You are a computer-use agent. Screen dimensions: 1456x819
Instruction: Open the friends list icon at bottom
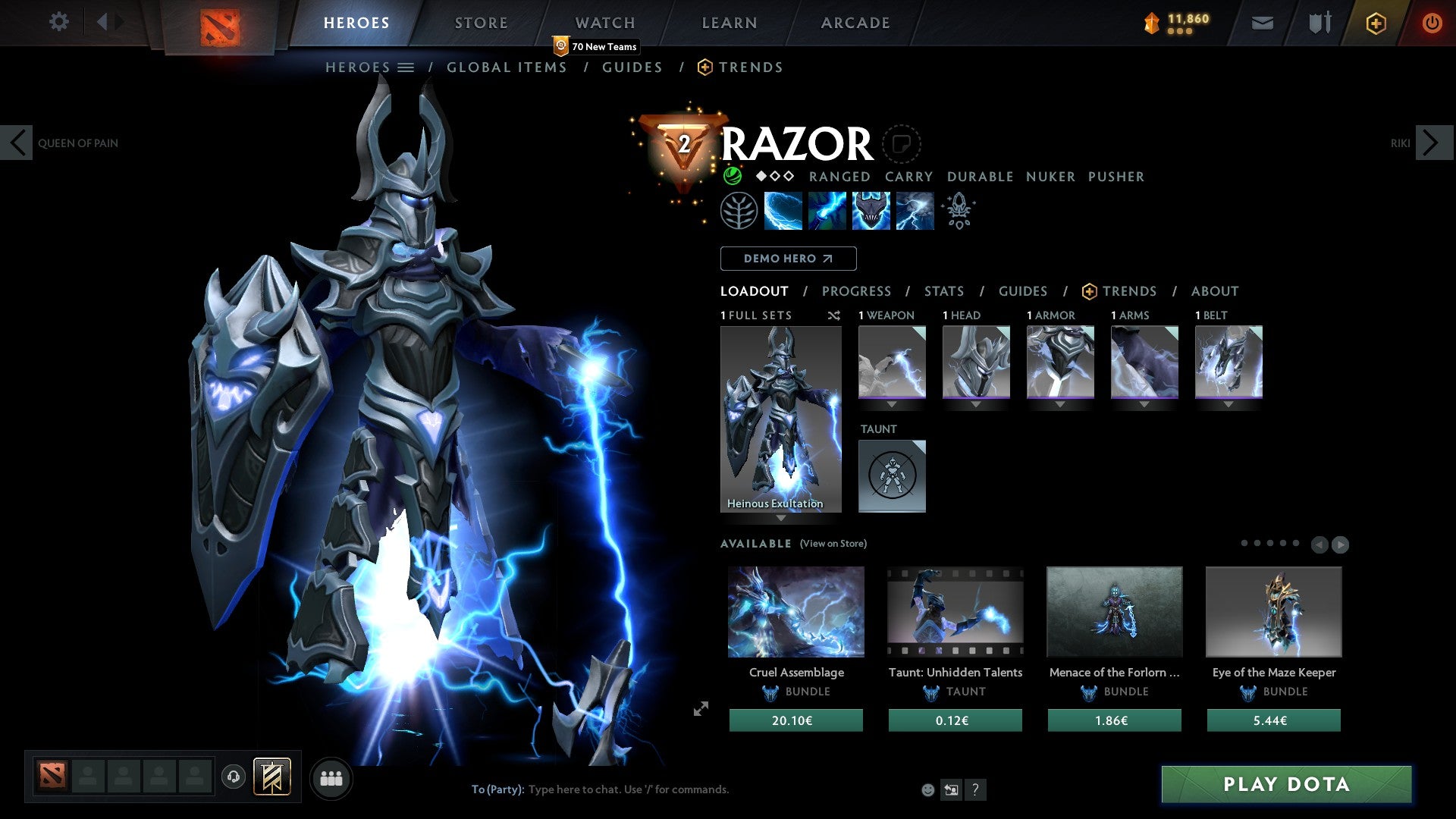tap(330, 778)
